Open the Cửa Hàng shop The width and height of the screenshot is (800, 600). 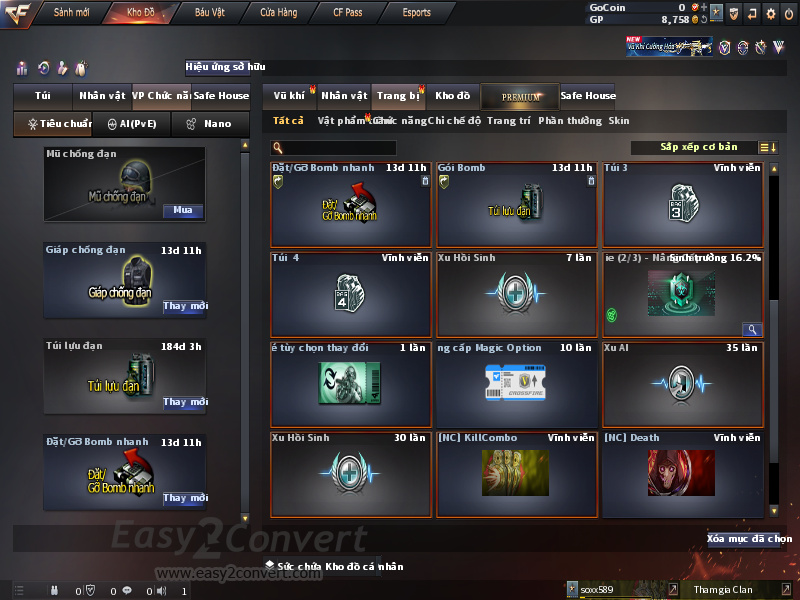tap(278, 13)
